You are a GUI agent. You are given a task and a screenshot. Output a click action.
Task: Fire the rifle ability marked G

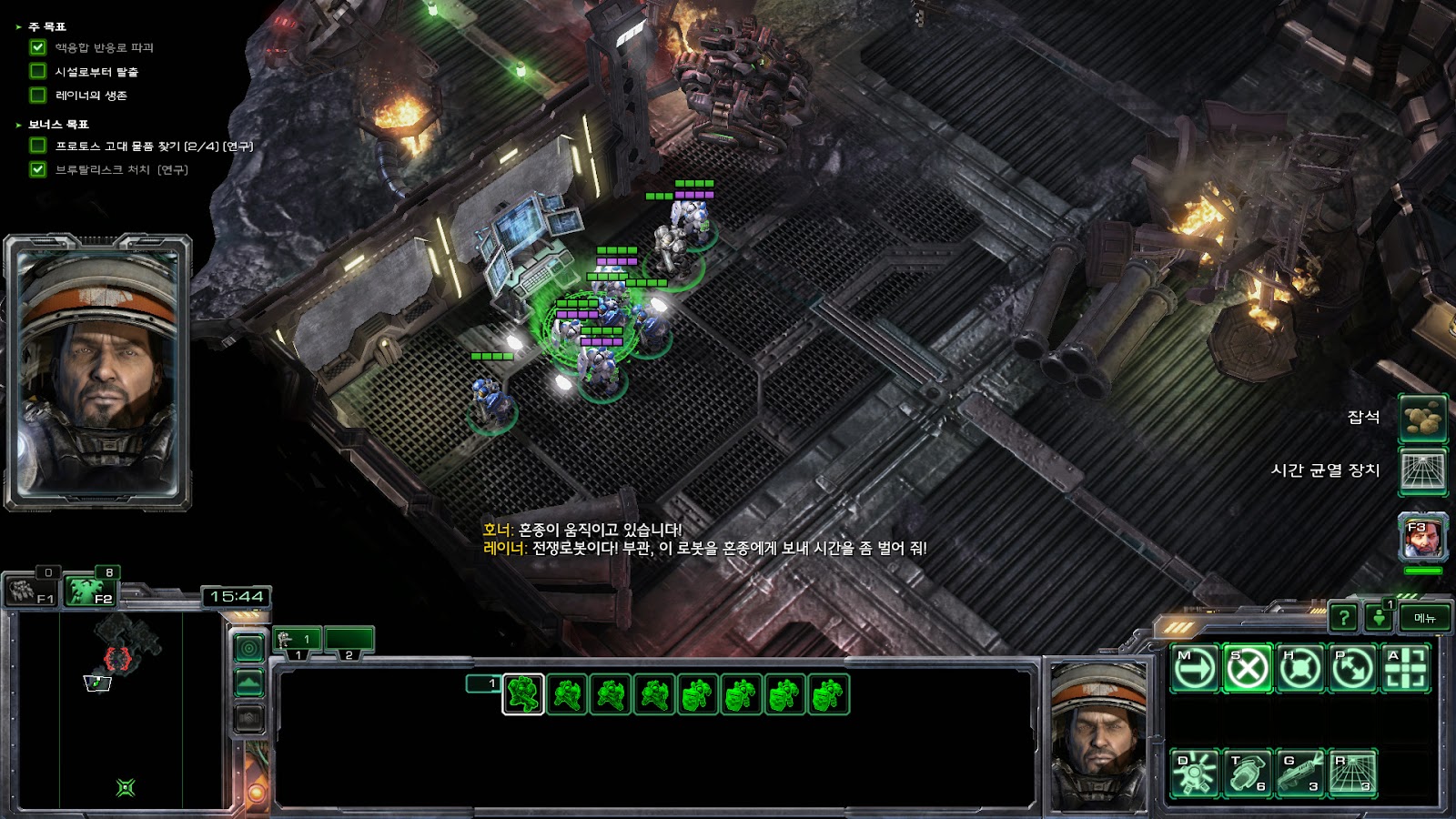pos(1299,773)
